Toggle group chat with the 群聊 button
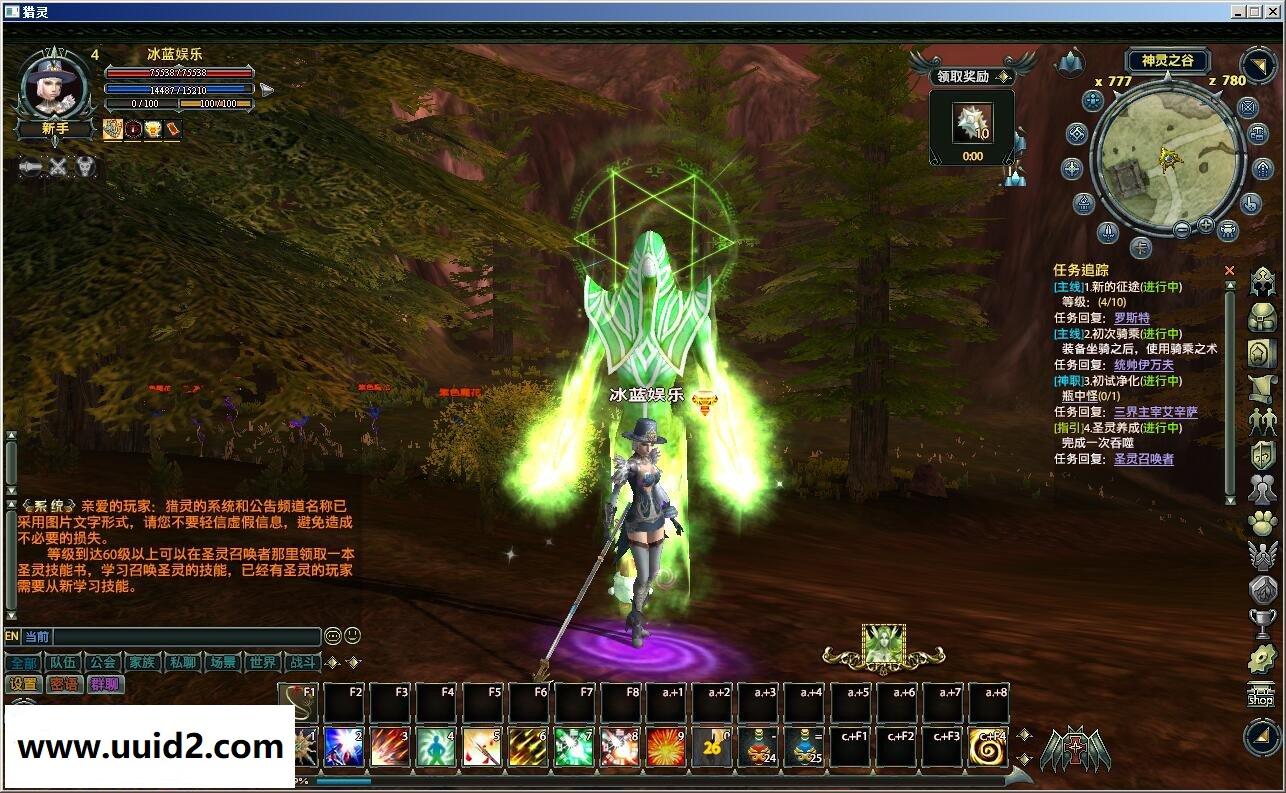The height and width of the screenshot is (793, 1286). click(106, 684)
